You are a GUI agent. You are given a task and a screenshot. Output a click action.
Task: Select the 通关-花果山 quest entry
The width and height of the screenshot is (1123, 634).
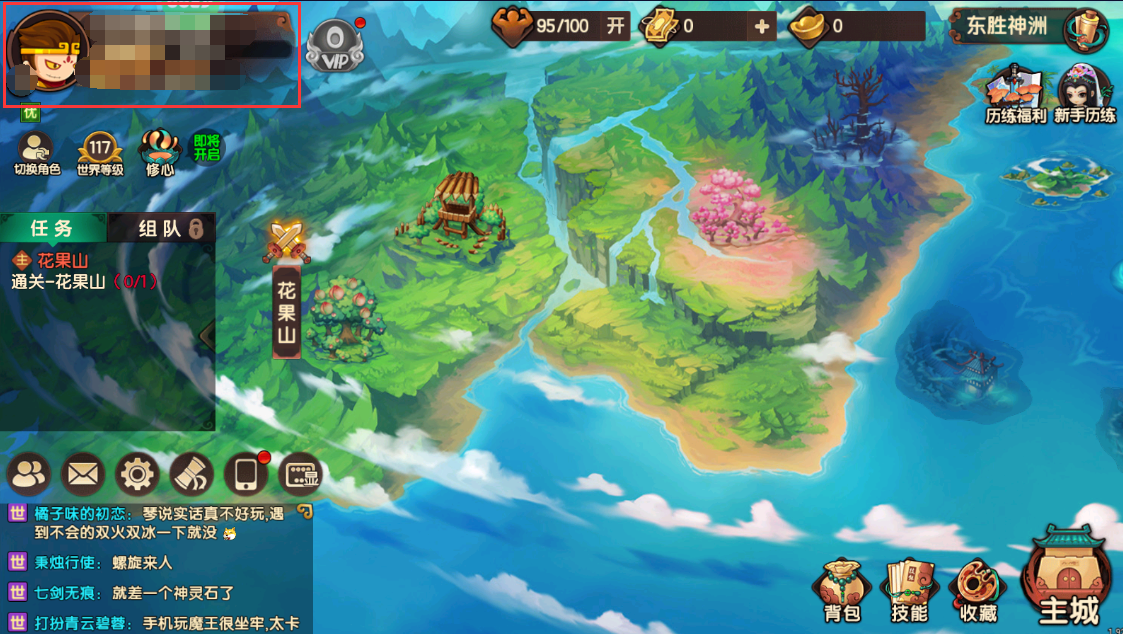[x=85, y=282]
